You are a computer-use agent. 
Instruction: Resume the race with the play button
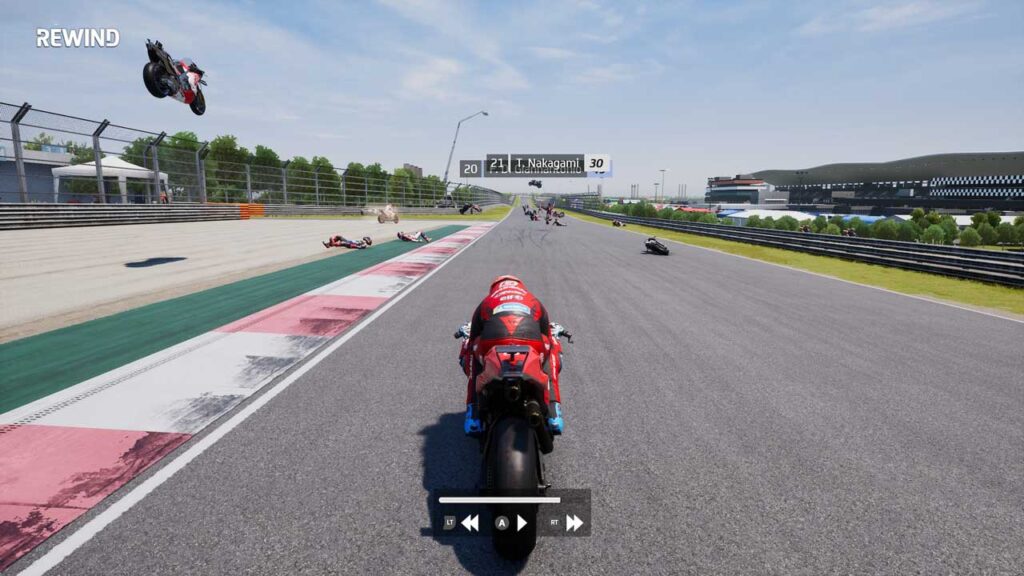[x=521, y=522]
